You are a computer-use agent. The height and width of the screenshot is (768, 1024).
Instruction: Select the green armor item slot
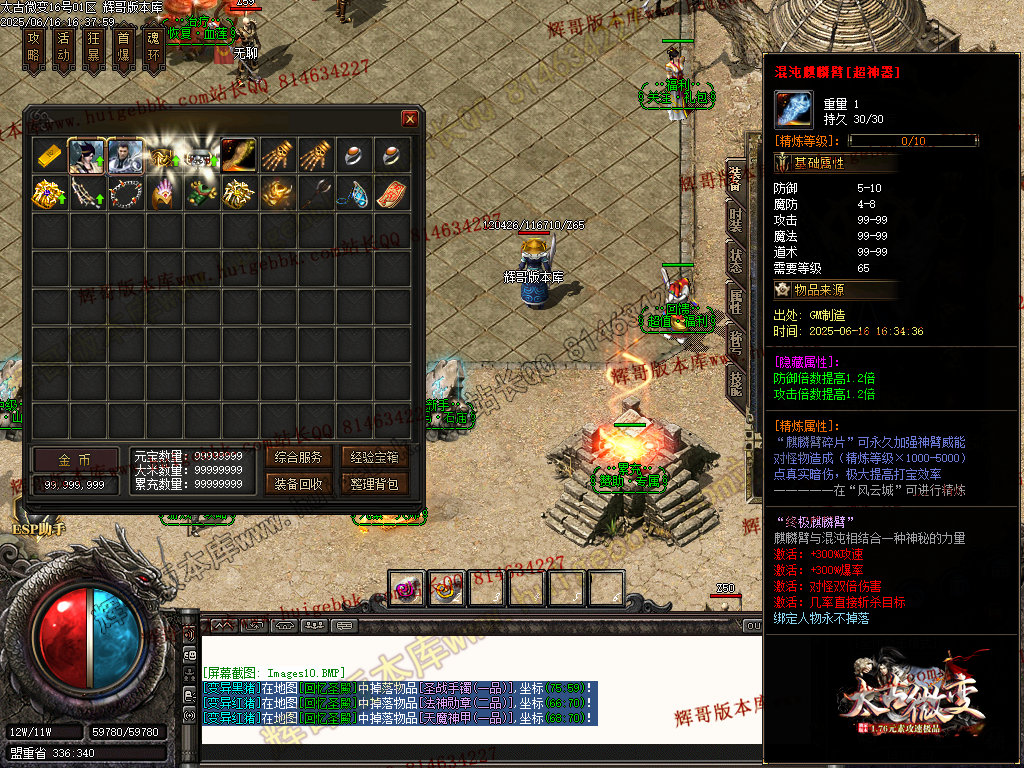coord(201,193)
